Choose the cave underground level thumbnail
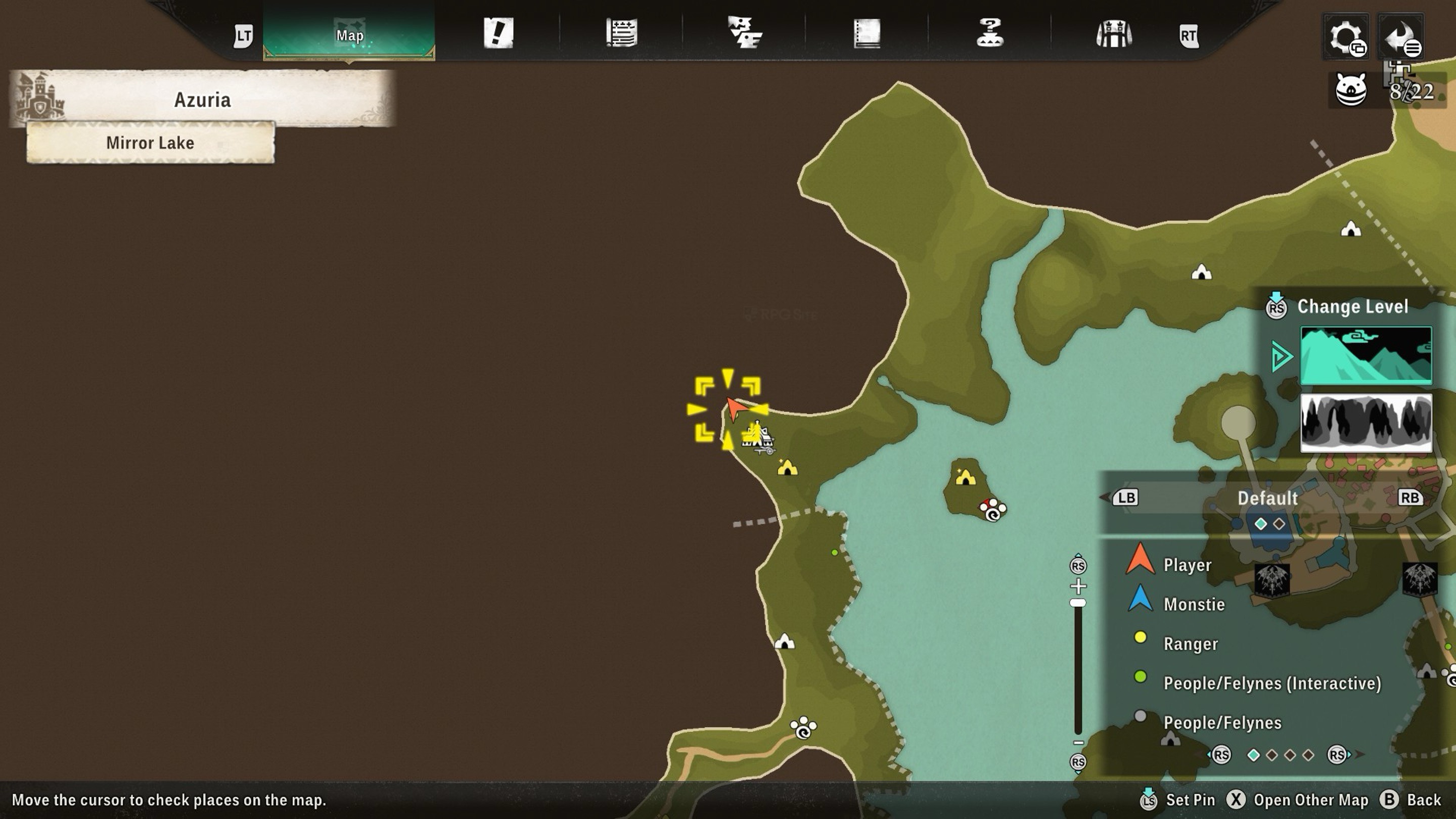 pos(1366,423)
